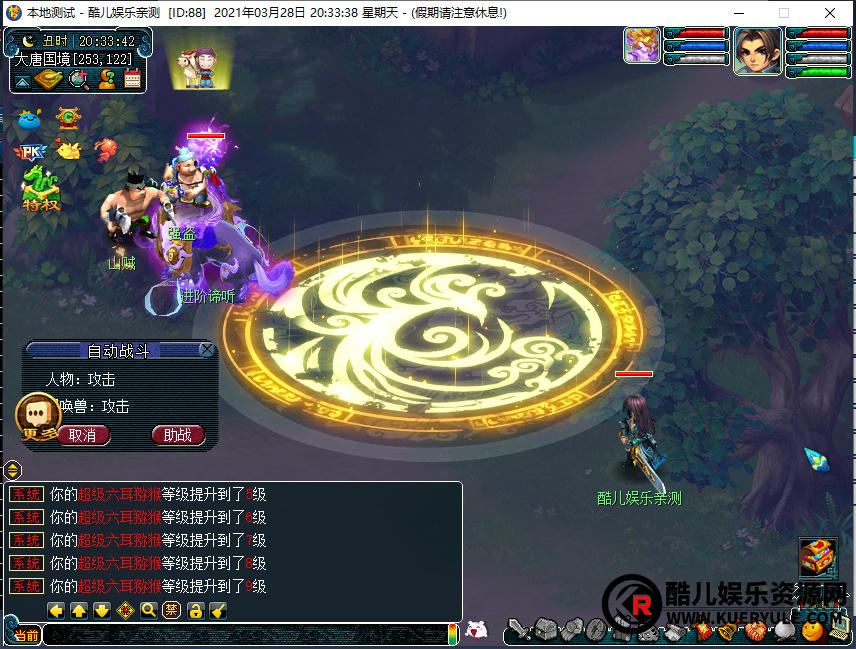
Task: Open the 更多 speech bubble button
Action: 39,415
